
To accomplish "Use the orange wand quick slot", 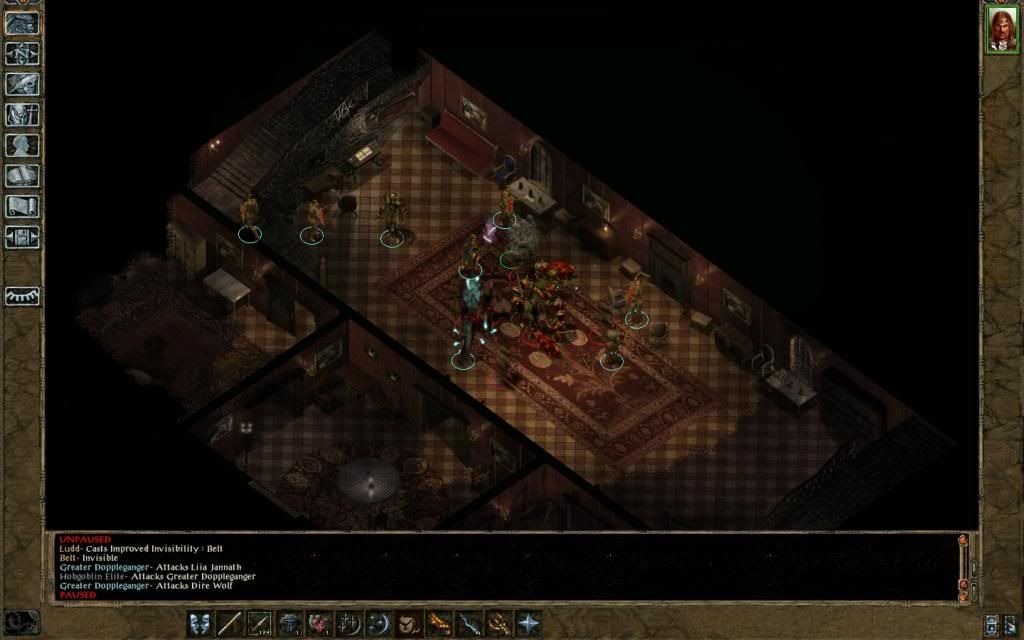I will [439, 623].
